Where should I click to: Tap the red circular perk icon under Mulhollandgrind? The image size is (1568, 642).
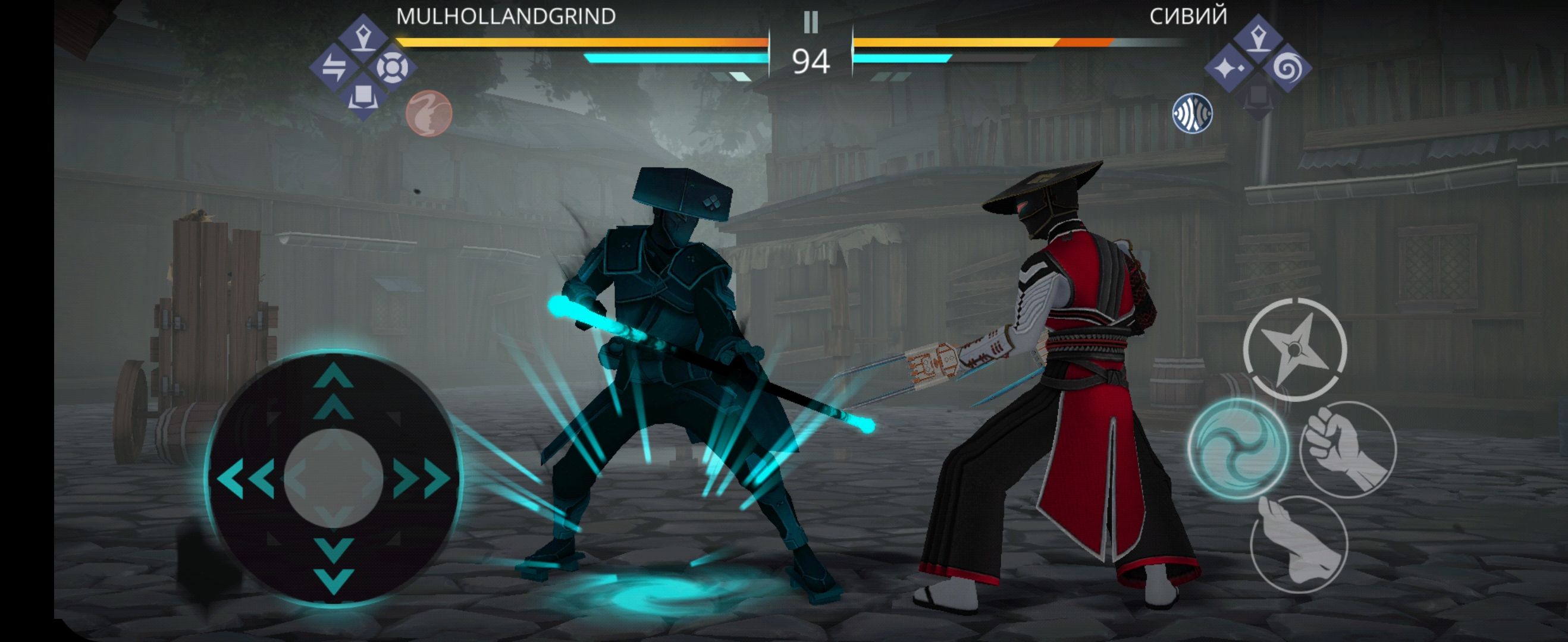(x=428, y=114)
